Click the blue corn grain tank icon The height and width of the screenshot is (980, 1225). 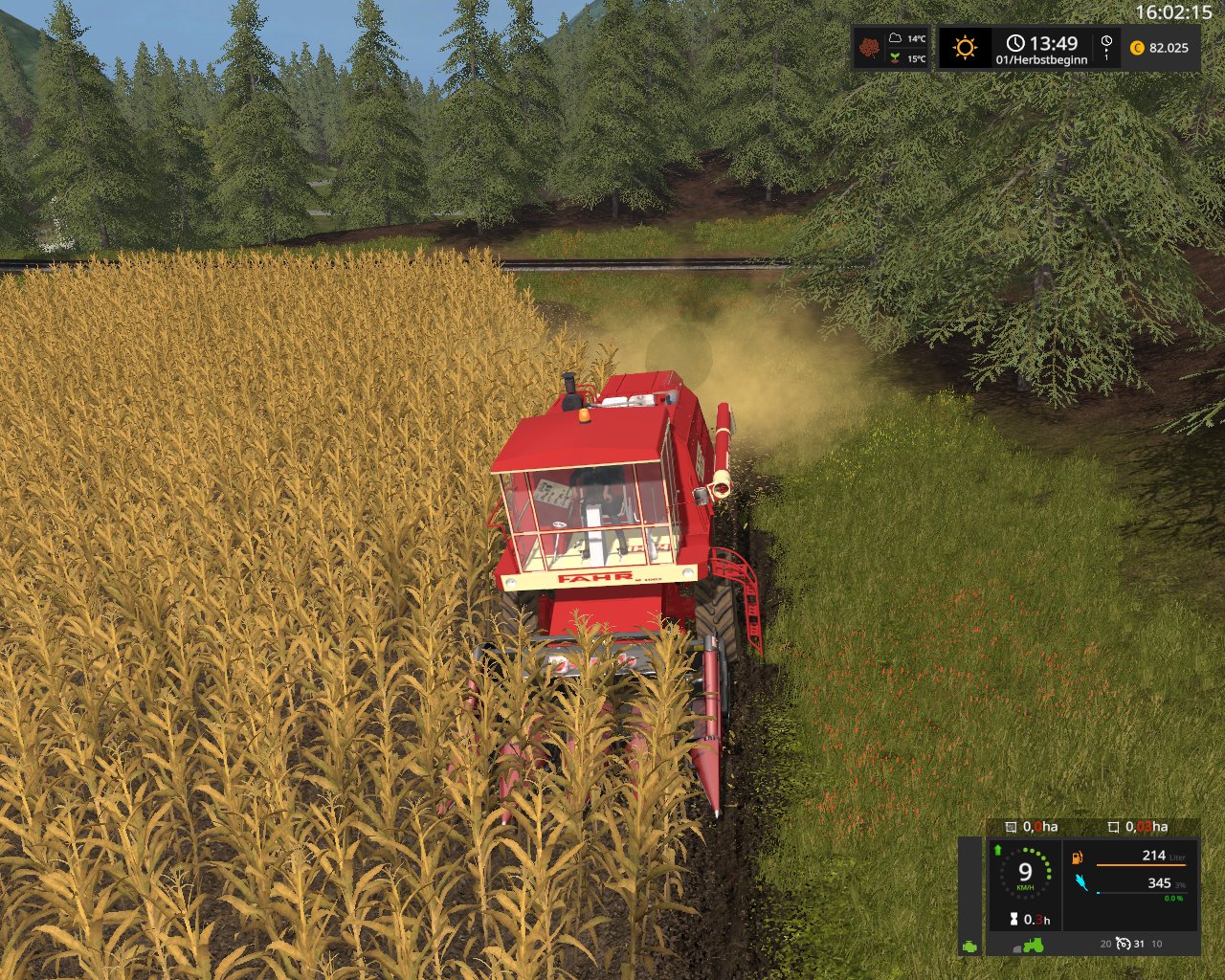[x=1081, y=882]
